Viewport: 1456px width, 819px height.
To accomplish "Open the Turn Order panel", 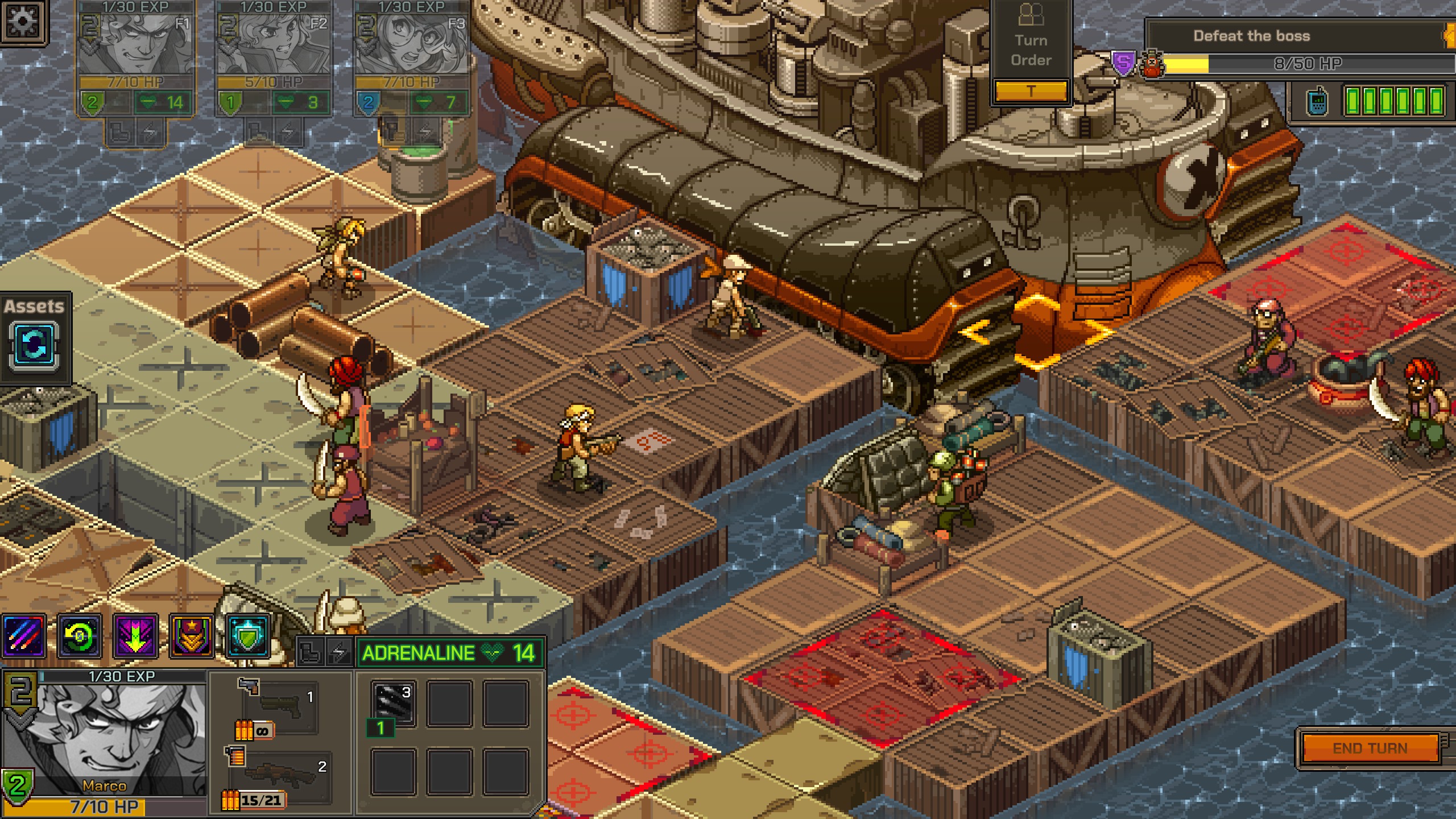I will [x=1031, y=51].
